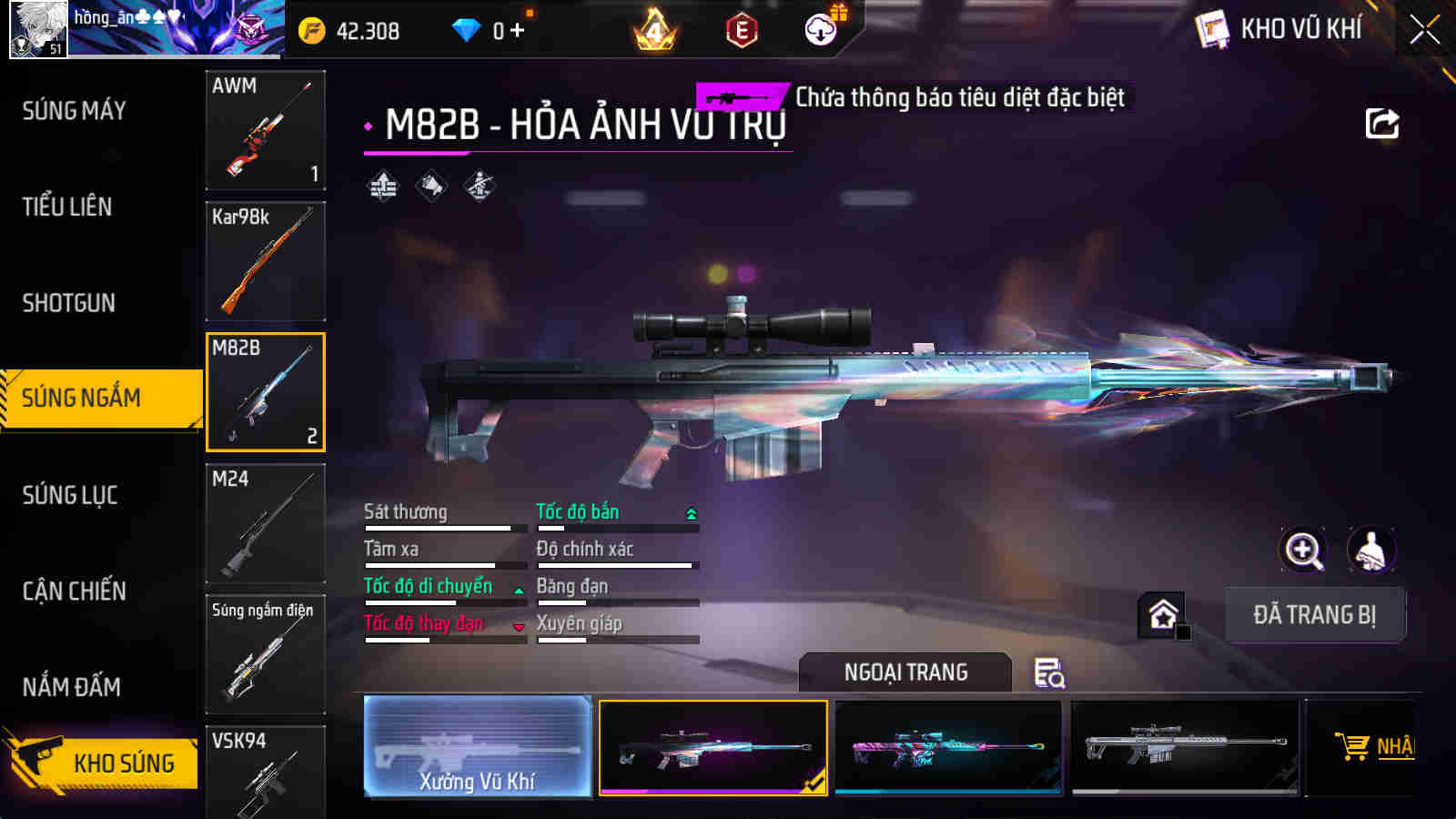The height and width of the screenshot is (819, 1456).
Task: Switch to the CẬN CHIẾN category
Action: [x=72, y=591]
